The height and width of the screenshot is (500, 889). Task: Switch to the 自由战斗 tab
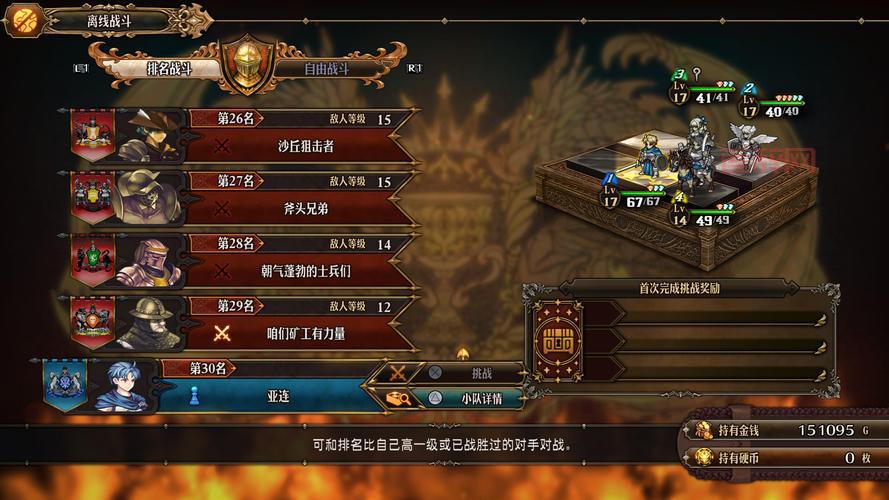coord(325,69)
